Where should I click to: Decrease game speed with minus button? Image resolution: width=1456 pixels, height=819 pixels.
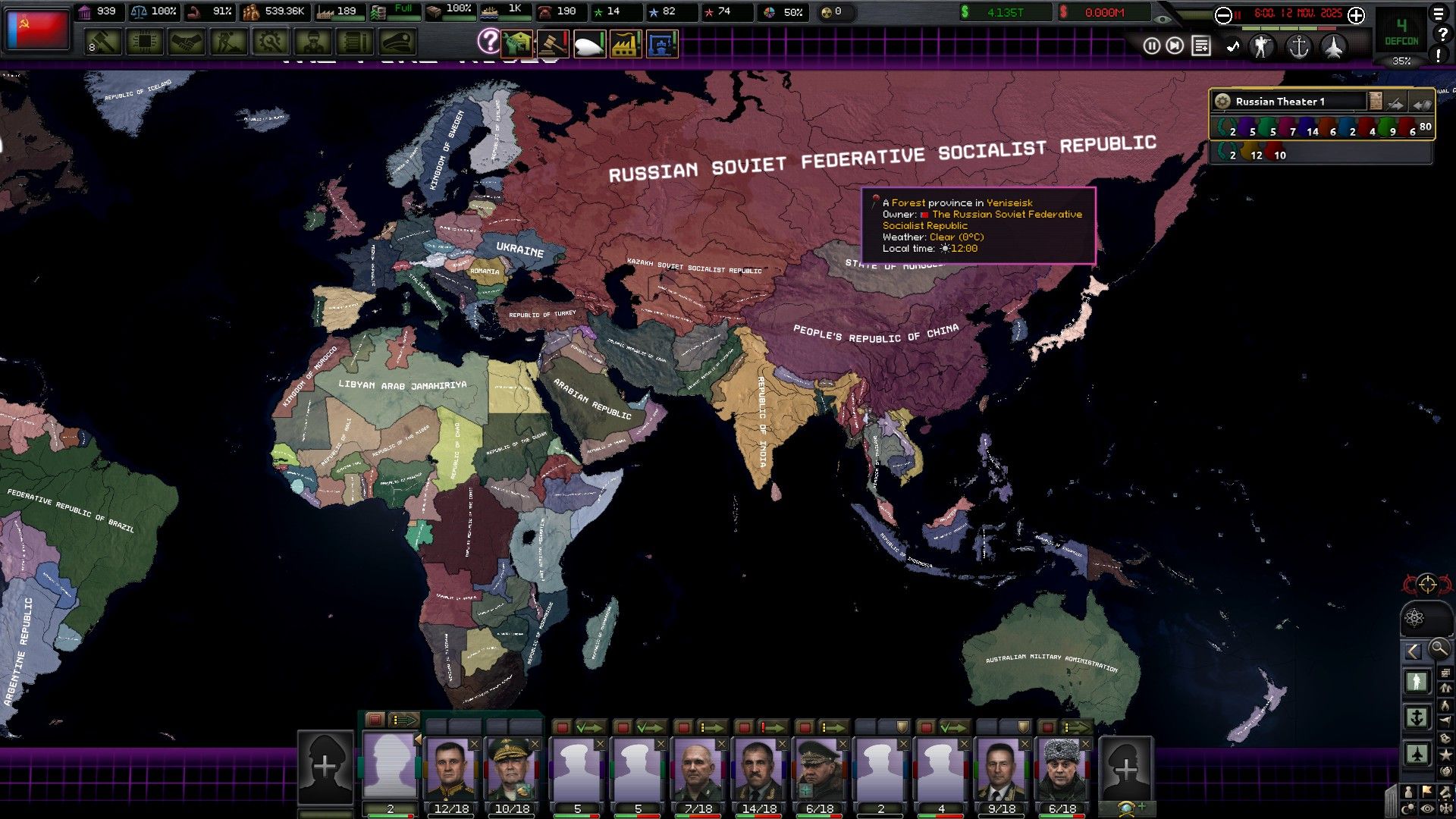(1223, 15)
